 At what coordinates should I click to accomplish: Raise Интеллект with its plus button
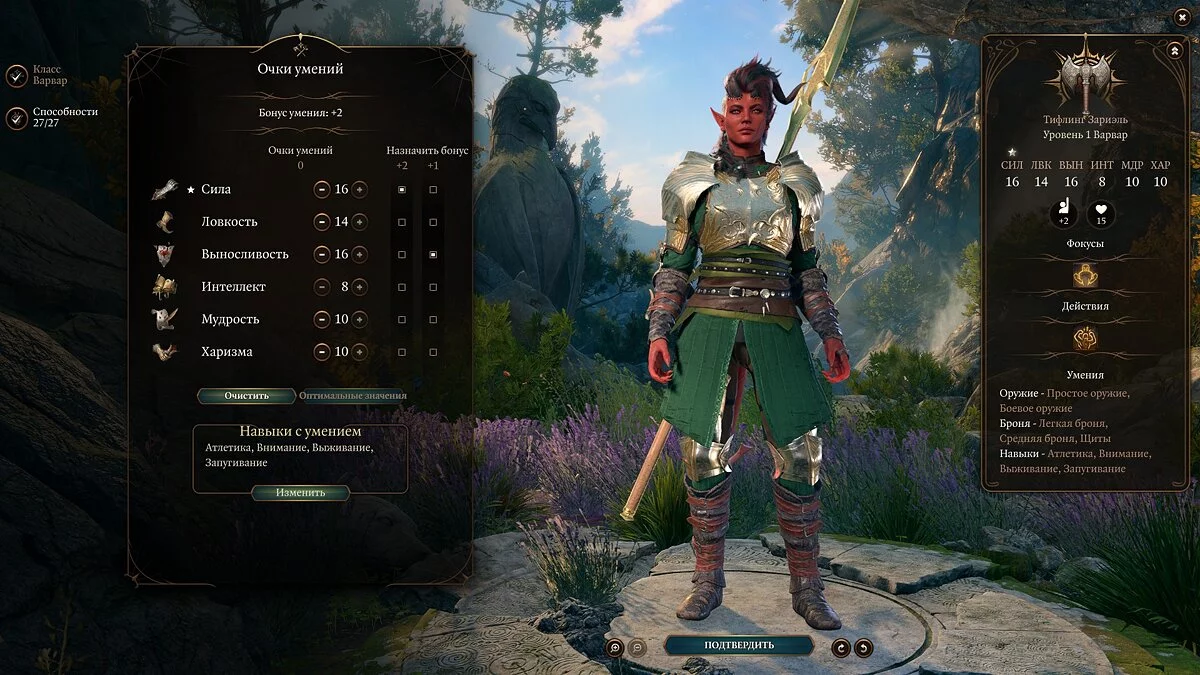coord(359,287)
